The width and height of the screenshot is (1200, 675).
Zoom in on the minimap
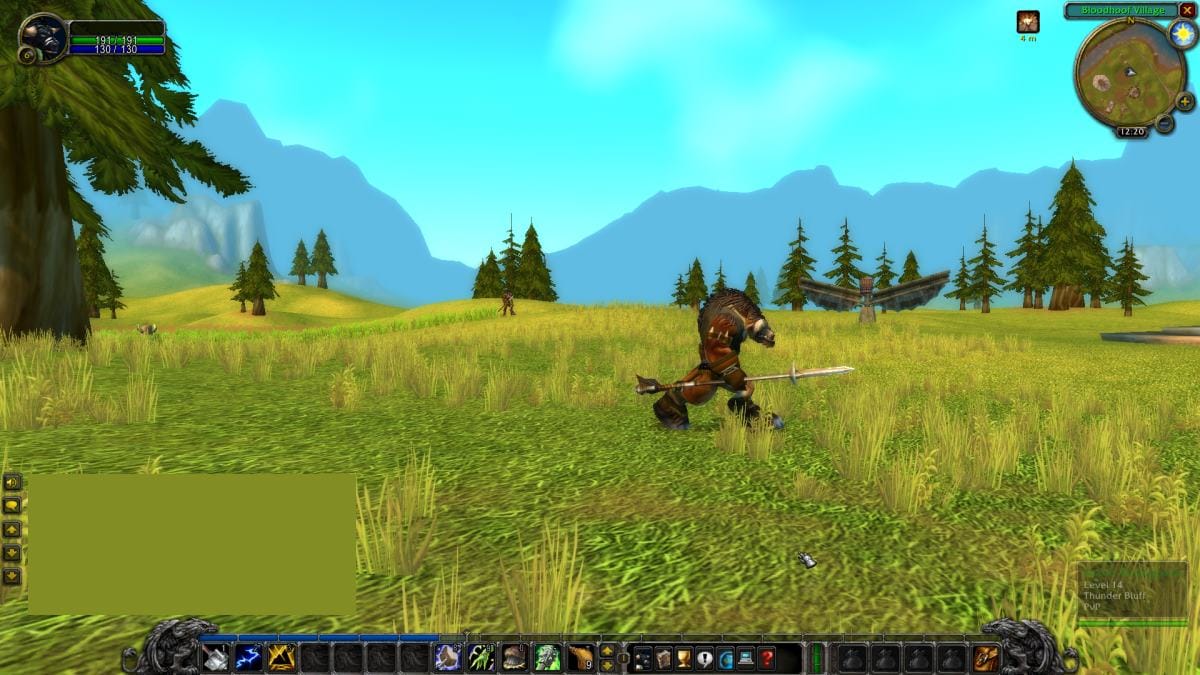1185,102
